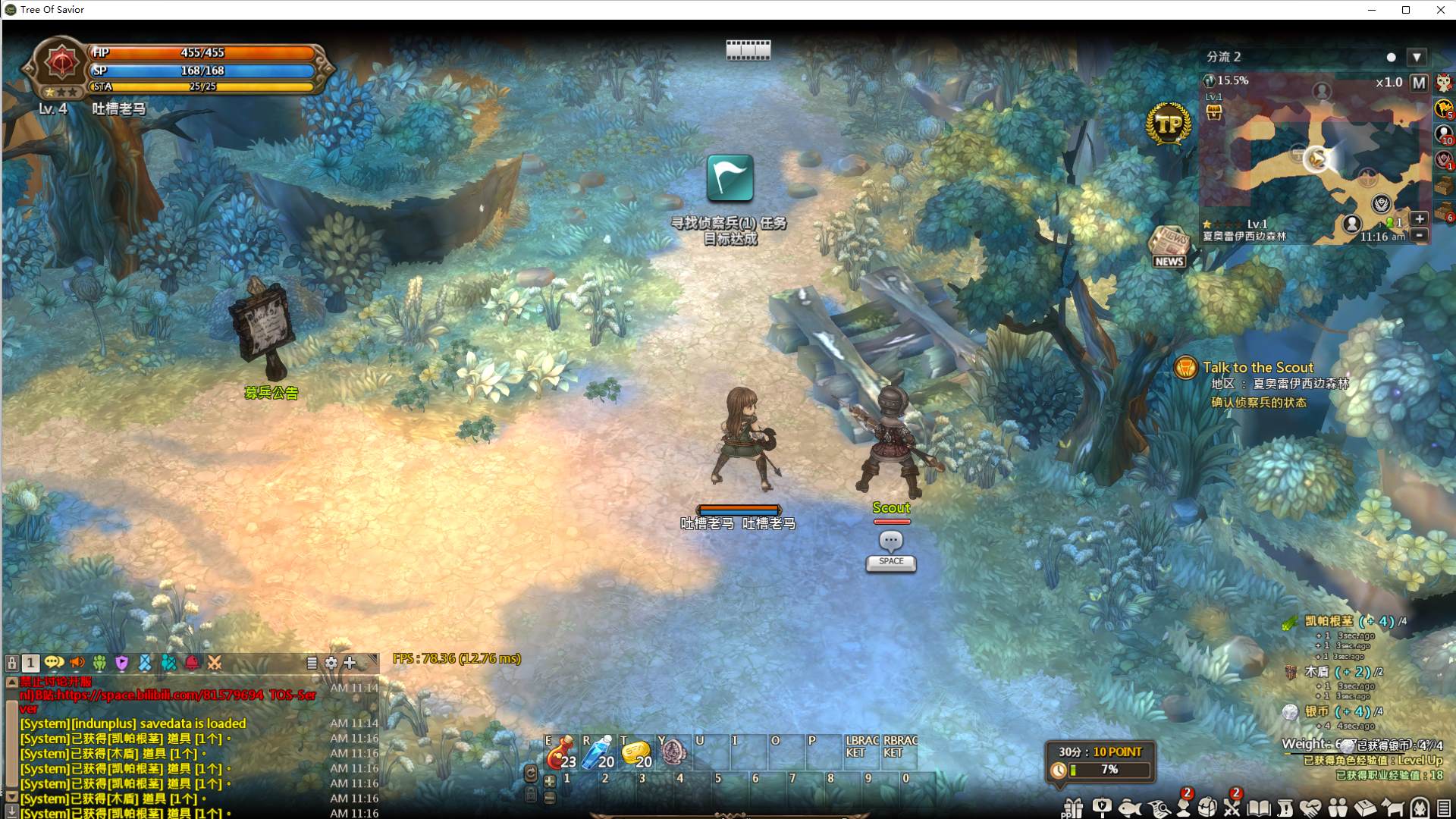Open the NEWS newspaper icon
Viewport: 1456px width, 819px height.
[x=1169, y=246]
